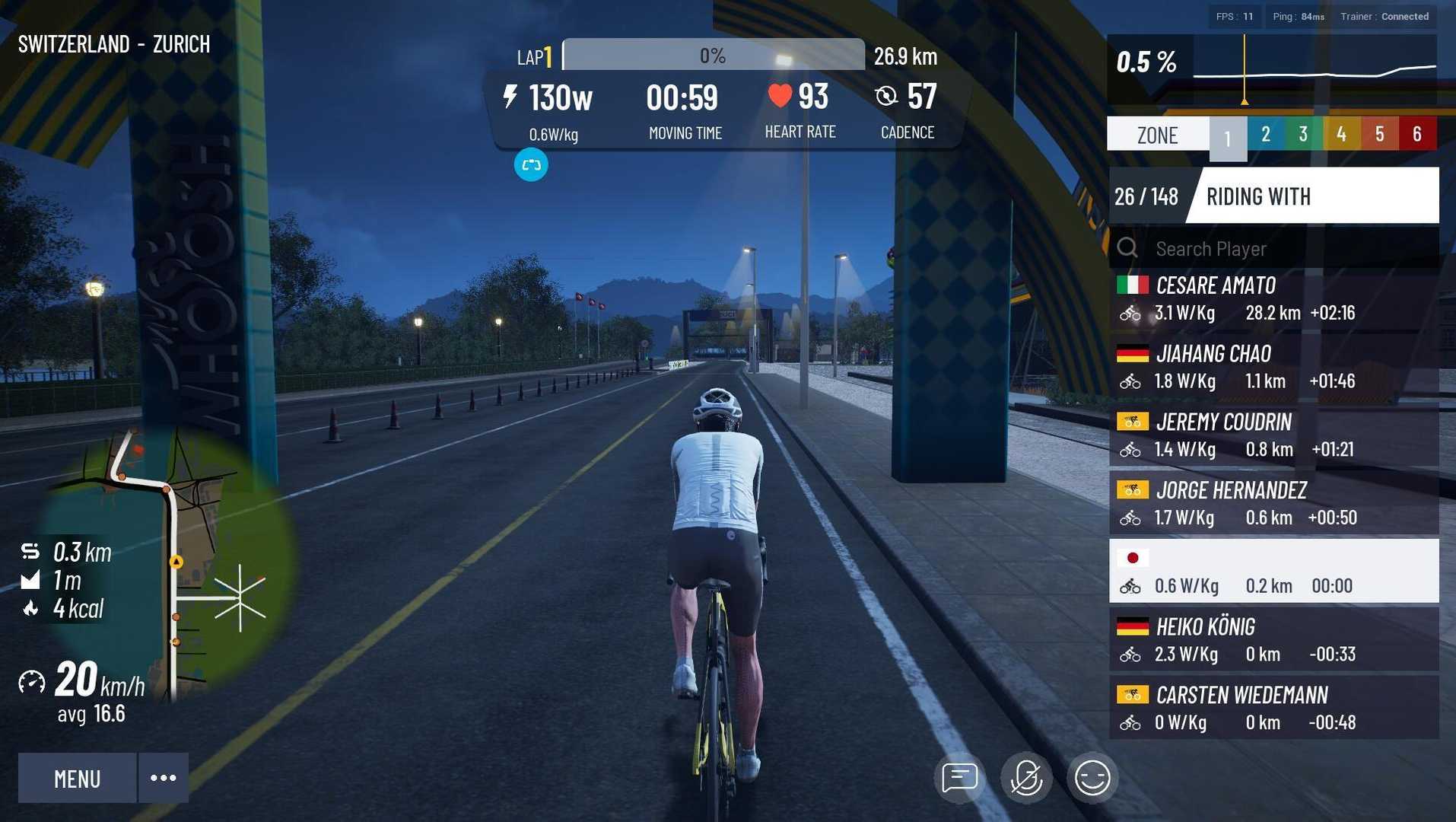Click the blue circular view toggle icon
This screenshot has height=822, width=1456.
531,165
